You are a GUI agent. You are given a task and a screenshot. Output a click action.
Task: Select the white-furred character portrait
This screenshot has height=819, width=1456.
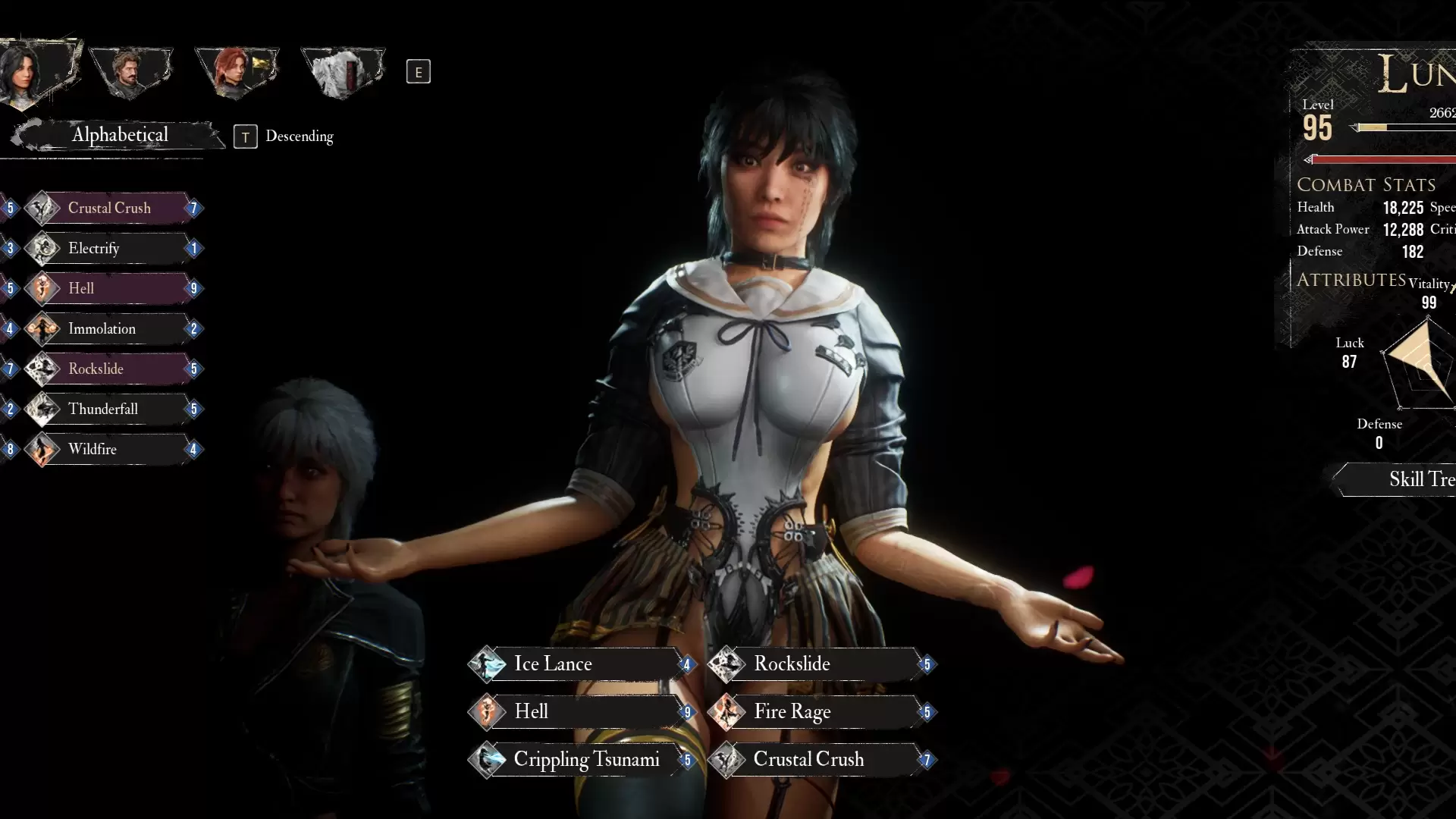[343, 73]
